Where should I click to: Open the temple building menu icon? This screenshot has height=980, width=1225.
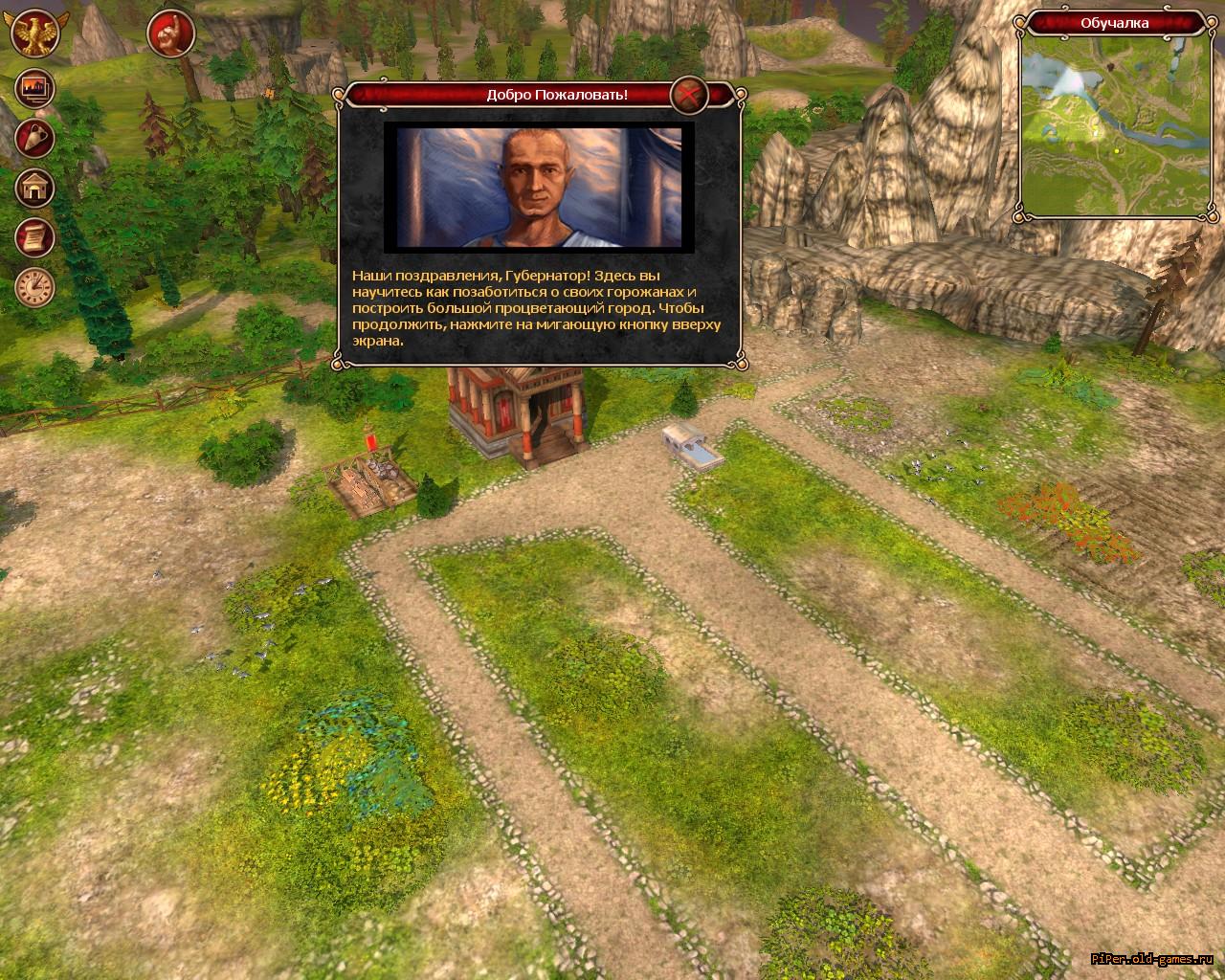[x=34, y=189]
